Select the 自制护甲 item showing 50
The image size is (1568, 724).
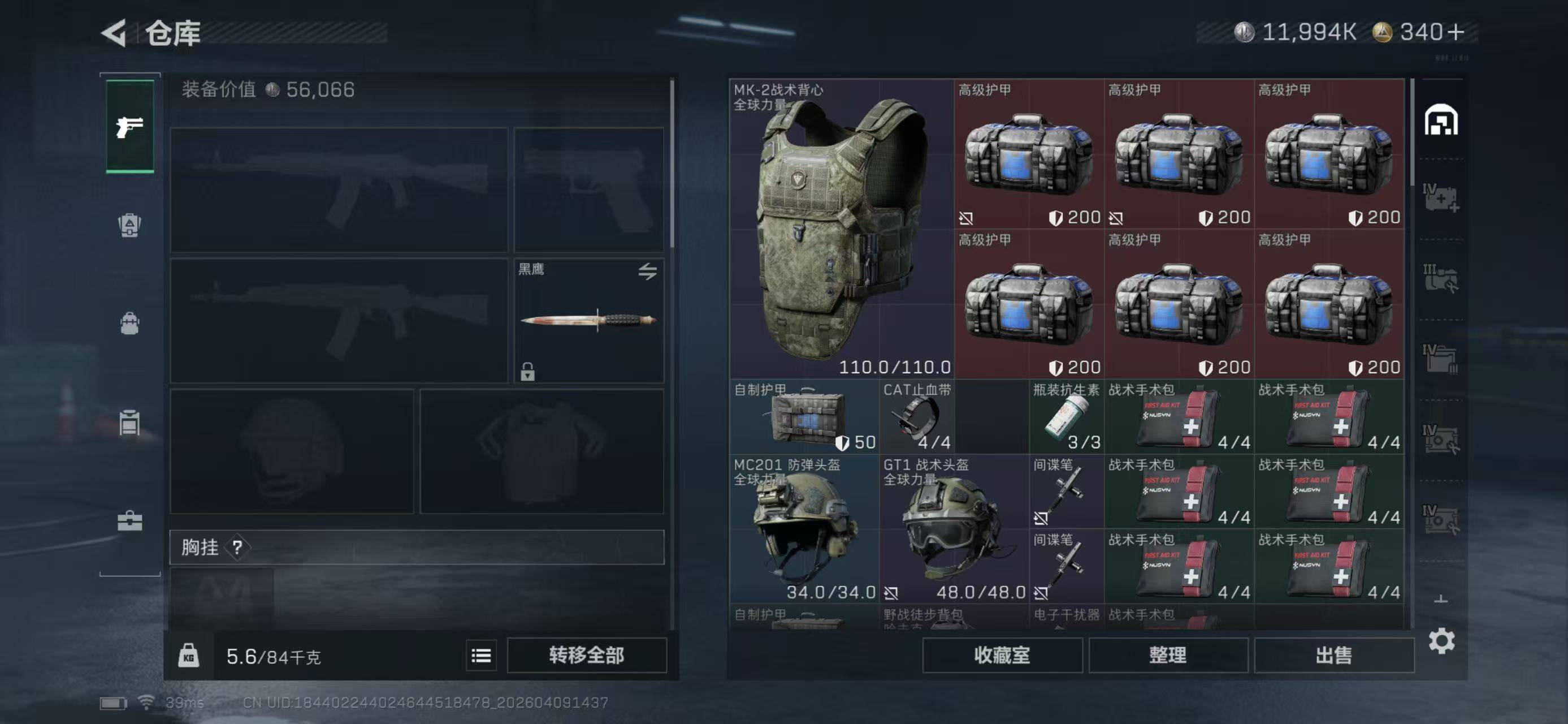[804, 417]
